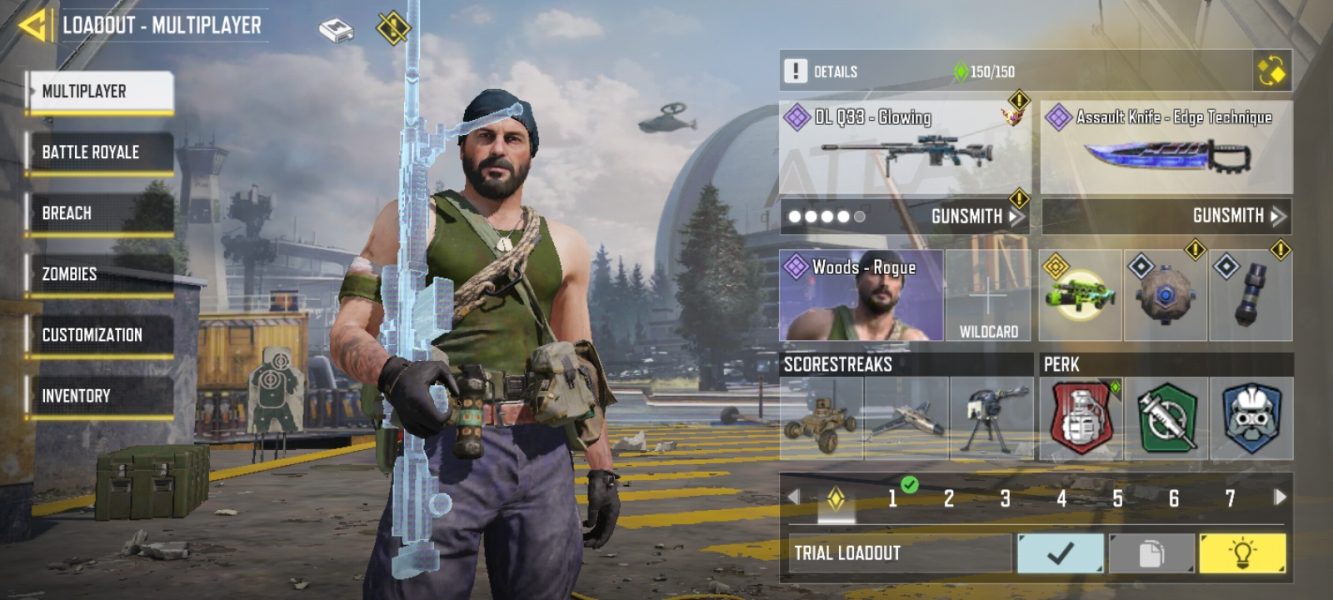Choose the blue skull mask perk
Image resolution: width=1333 pixels, height=600 pixels.
(x=1251, y=419)
